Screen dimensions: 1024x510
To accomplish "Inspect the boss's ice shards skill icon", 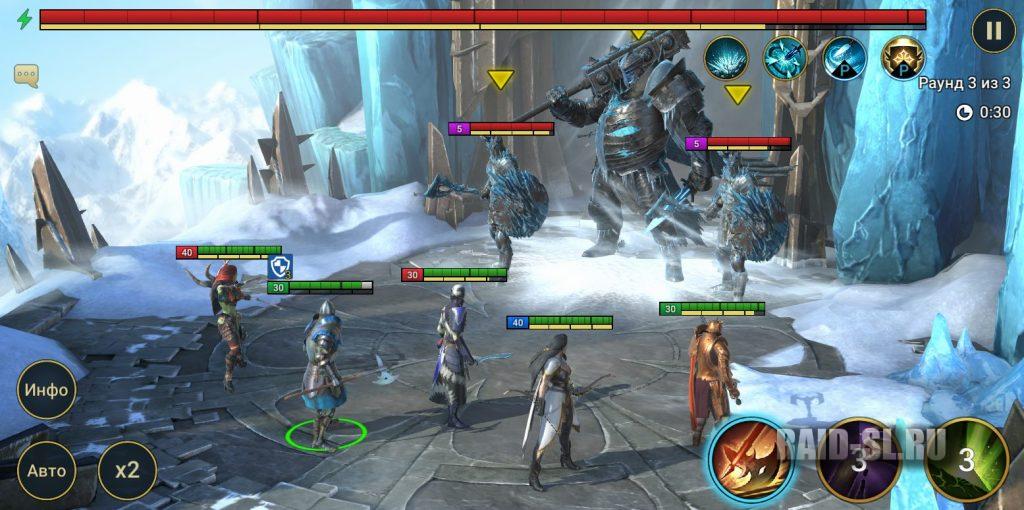I will tap(726, 58).
